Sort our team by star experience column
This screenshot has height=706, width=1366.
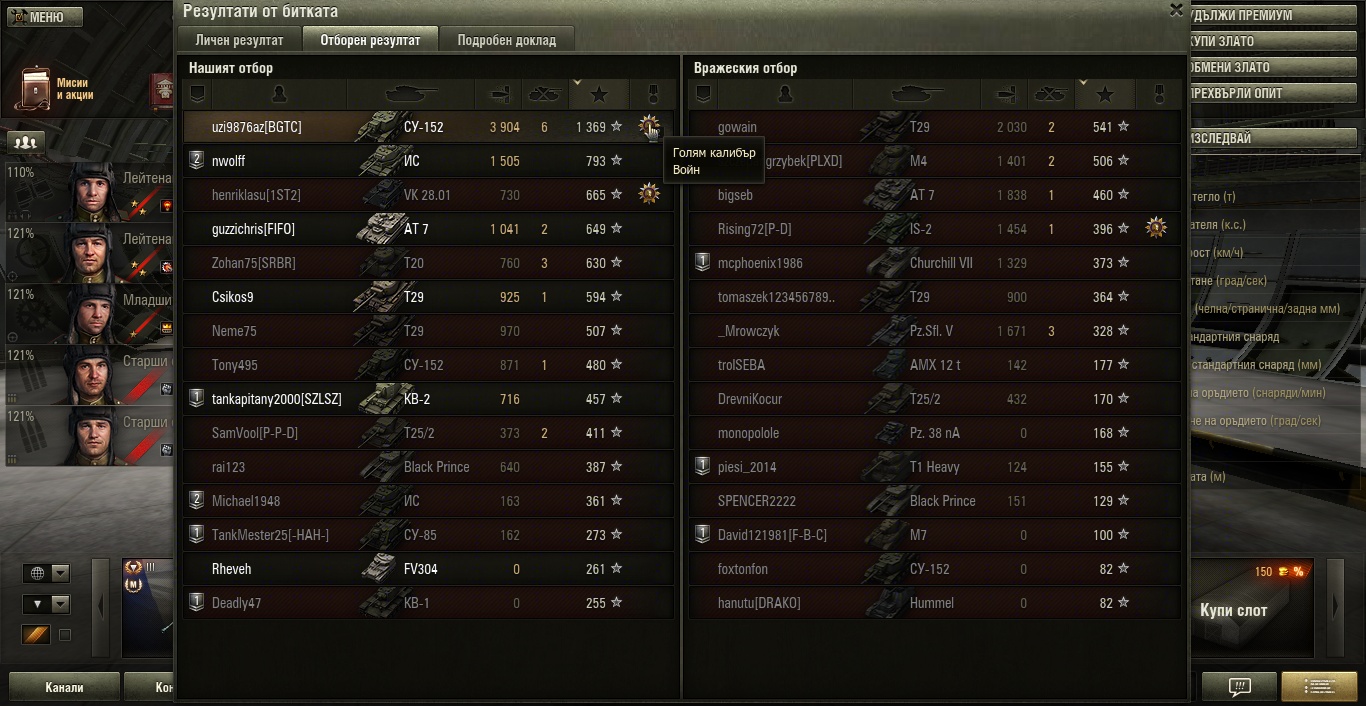(599, 94)
